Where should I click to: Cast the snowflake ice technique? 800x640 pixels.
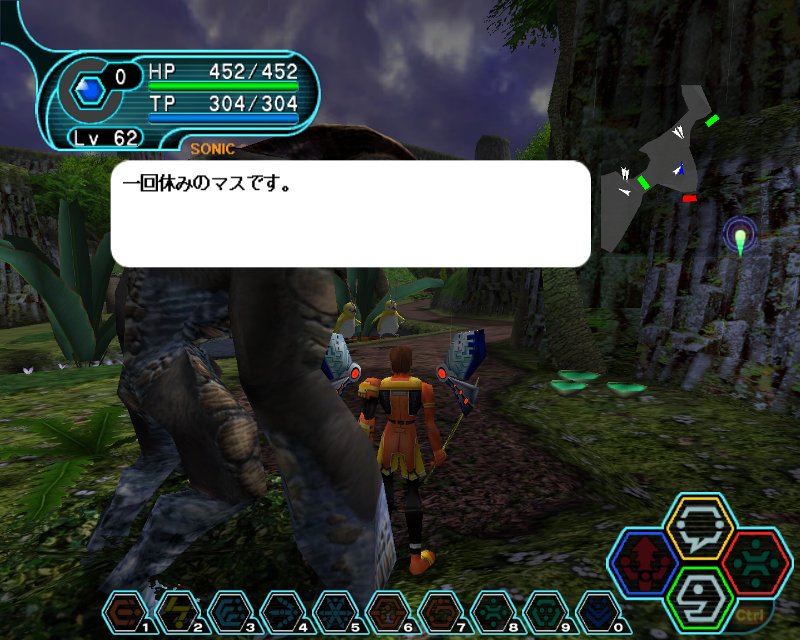pos(333,610)
